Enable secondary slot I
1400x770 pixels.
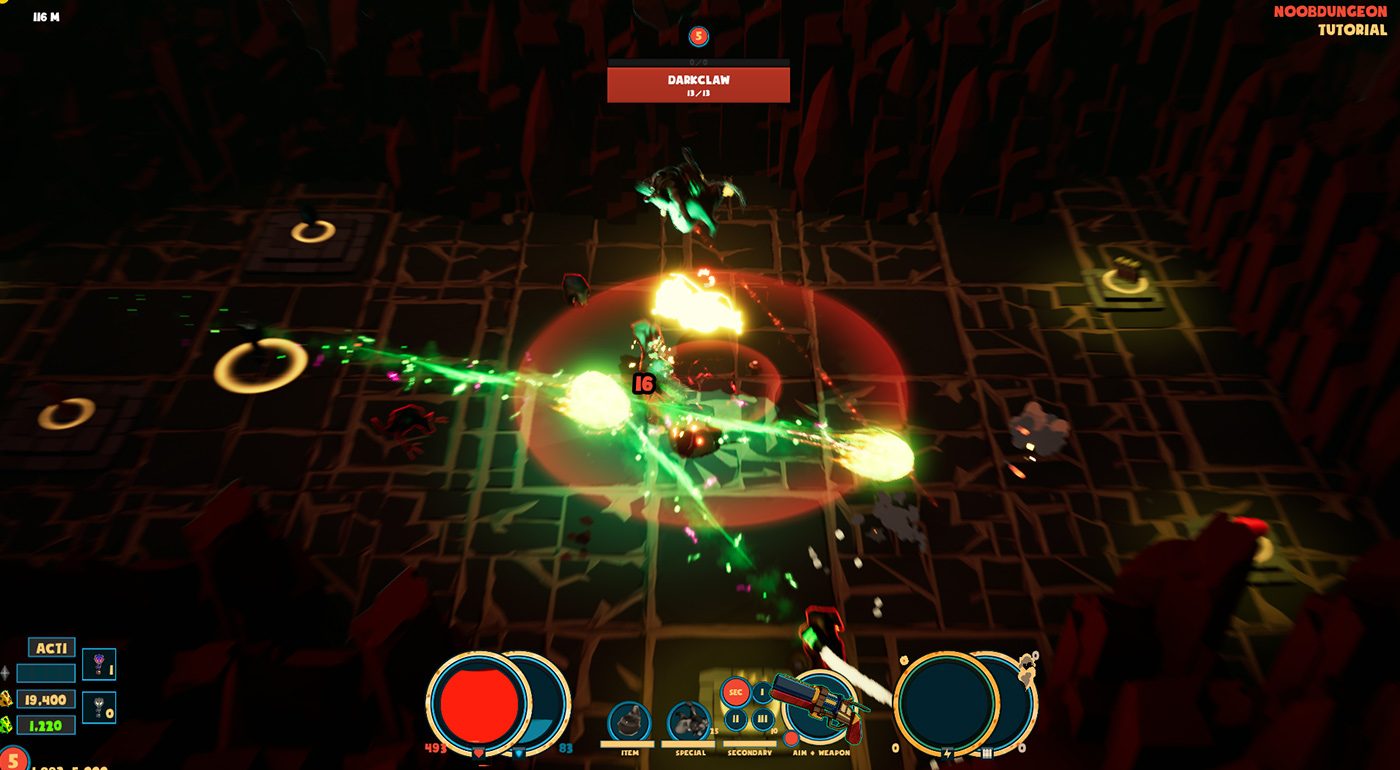click(762, 690)
